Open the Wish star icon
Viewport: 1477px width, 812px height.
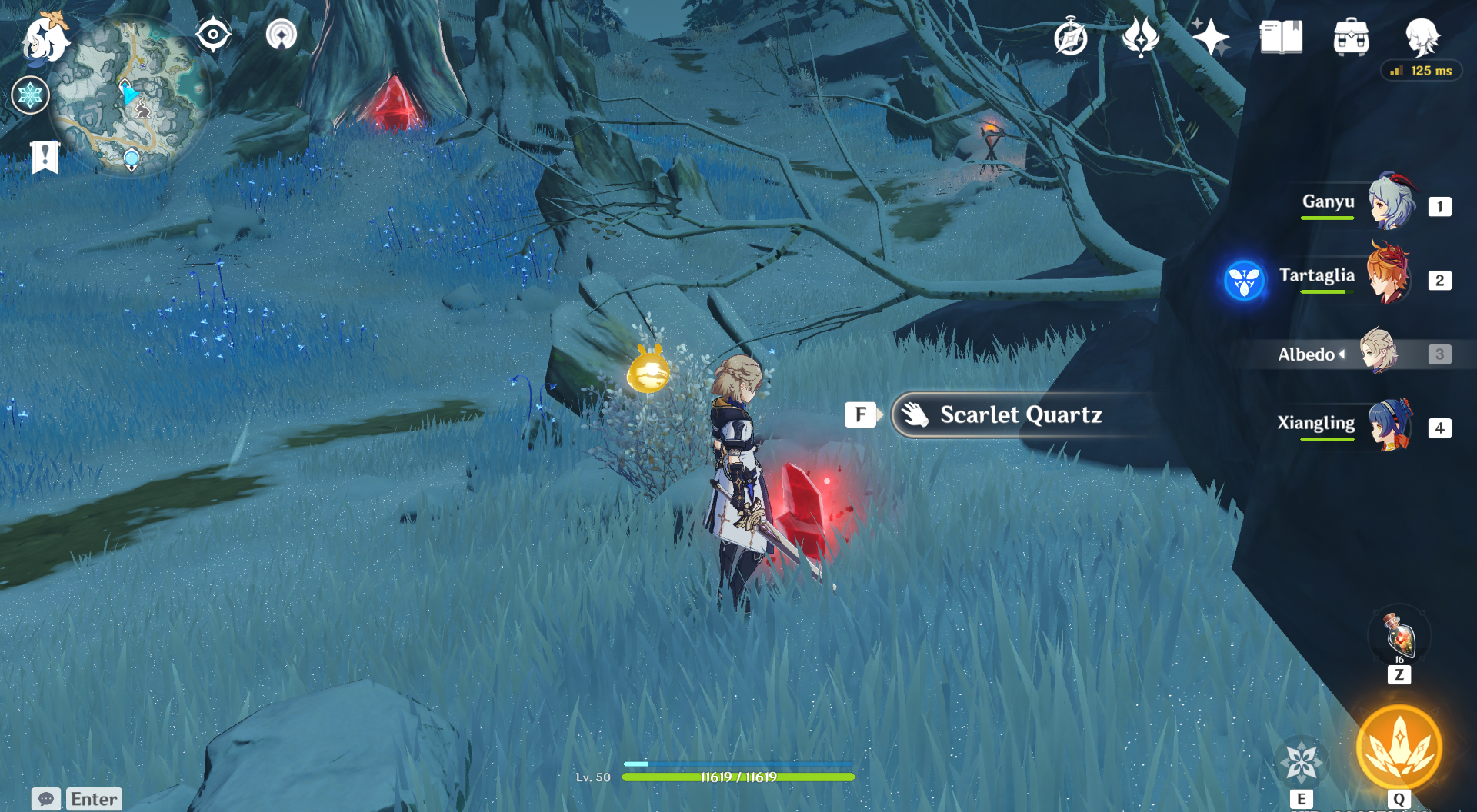[1210, 37]
